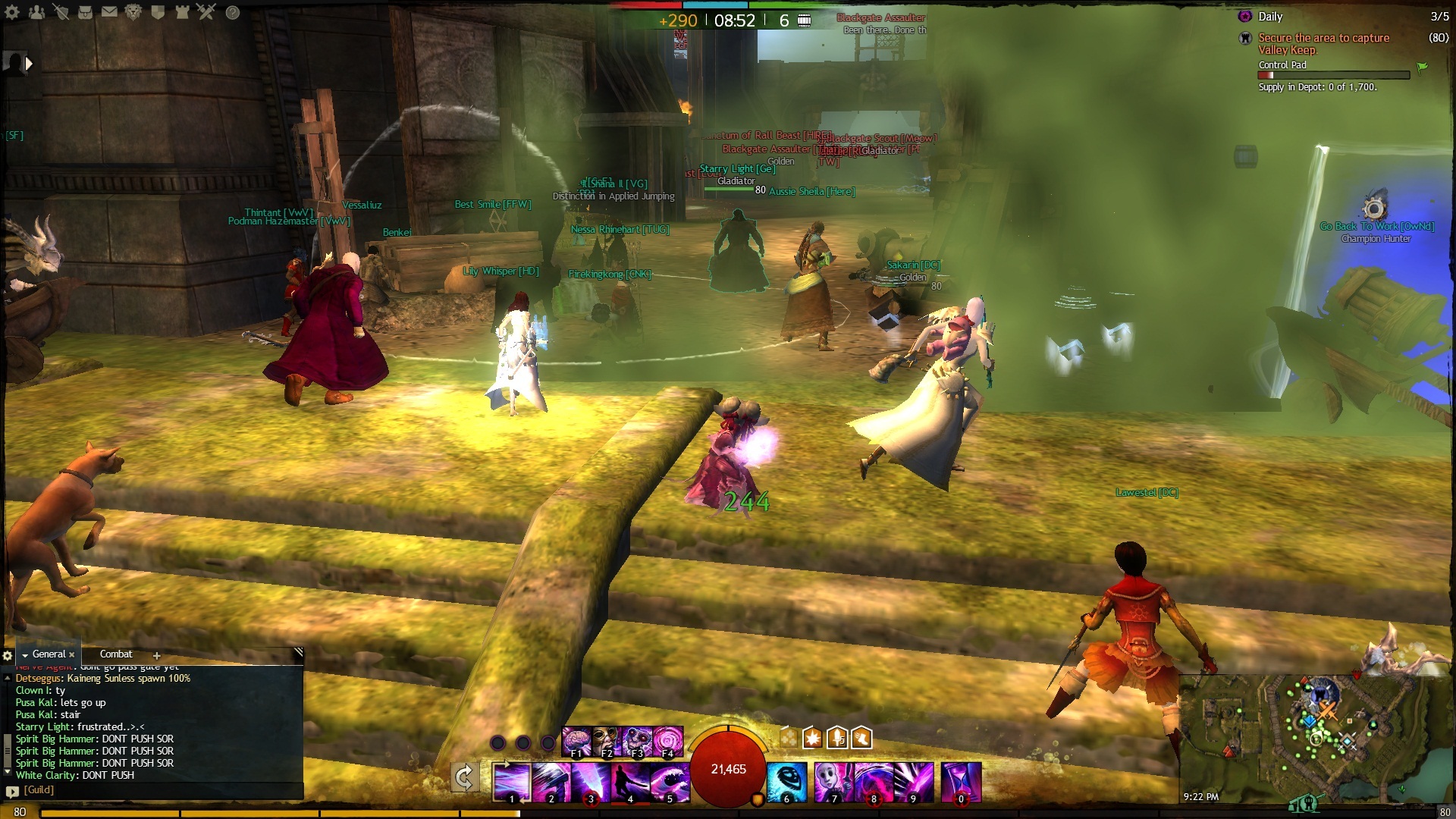Activate the hourglass elite skill
Screen dimensions: 1456x819
click(962, 781)
